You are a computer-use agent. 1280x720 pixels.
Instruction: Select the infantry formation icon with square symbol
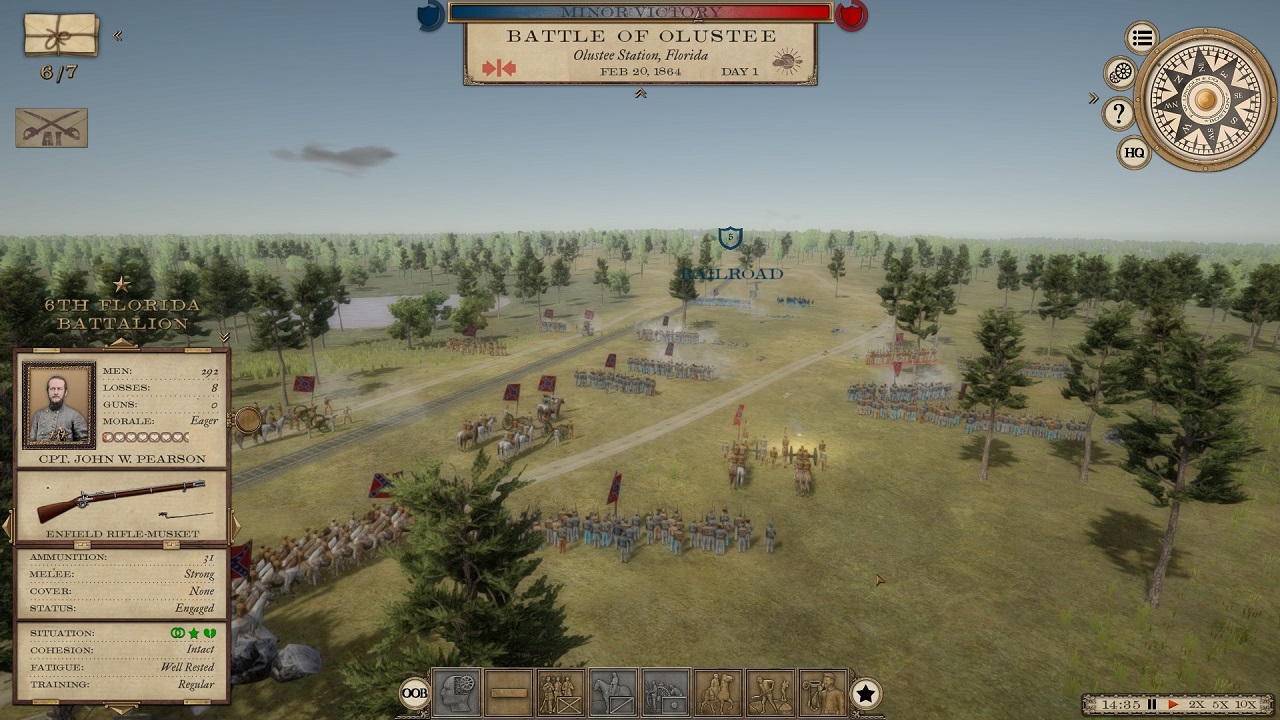click(557, 691)
